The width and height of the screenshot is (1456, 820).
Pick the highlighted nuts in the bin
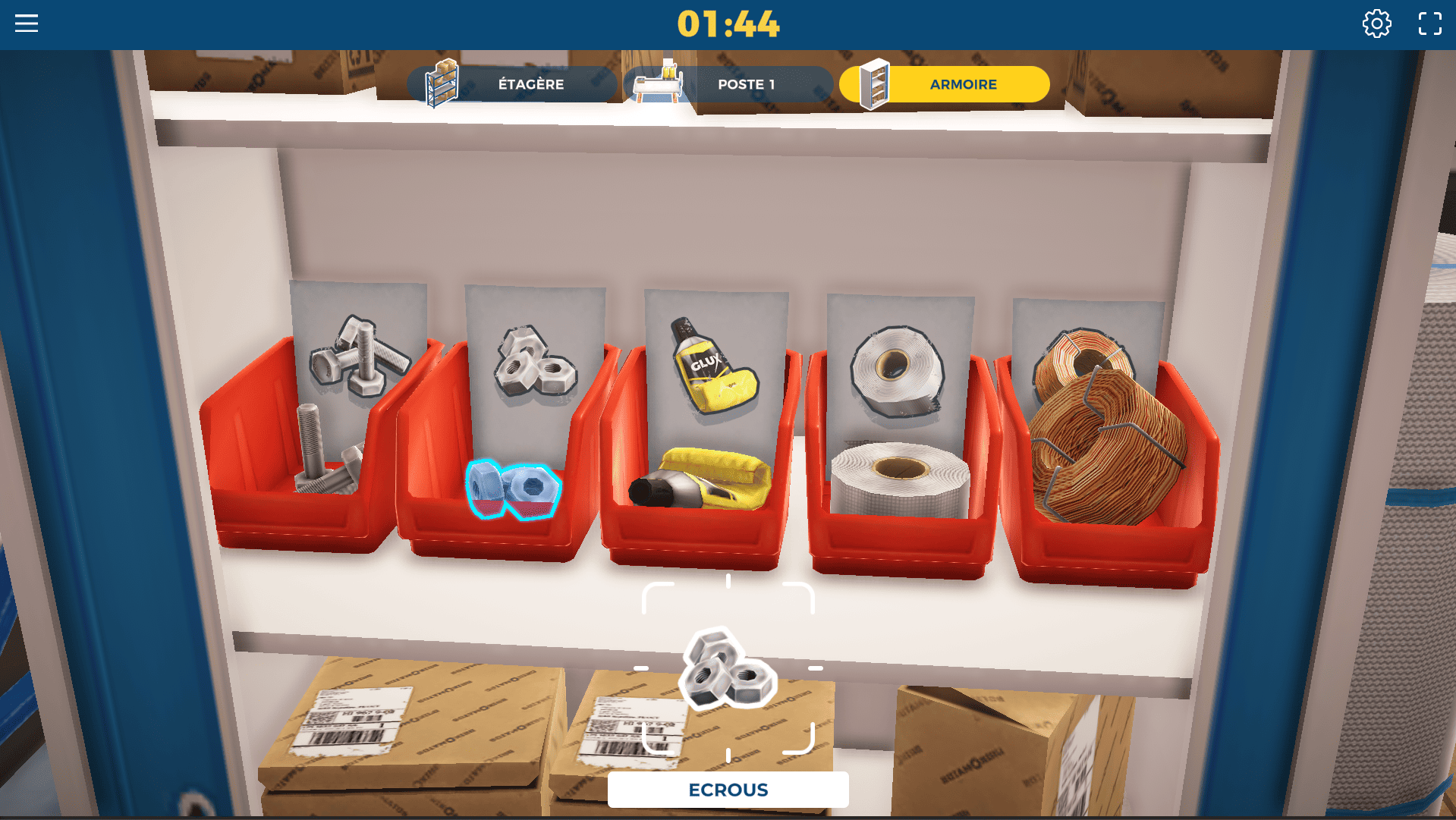[514, 489]
